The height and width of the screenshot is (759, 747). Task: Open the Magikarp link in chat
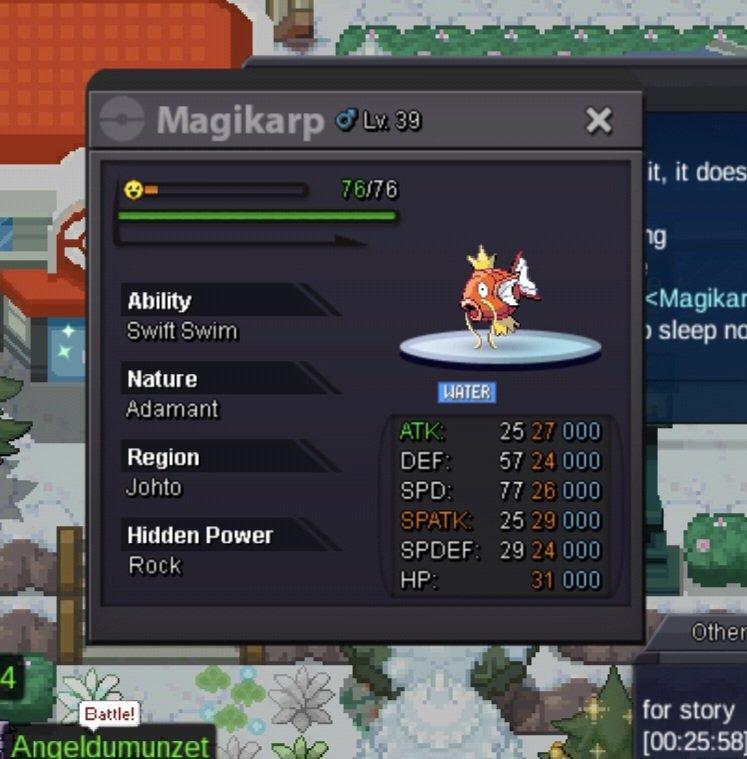coord(697,299)
